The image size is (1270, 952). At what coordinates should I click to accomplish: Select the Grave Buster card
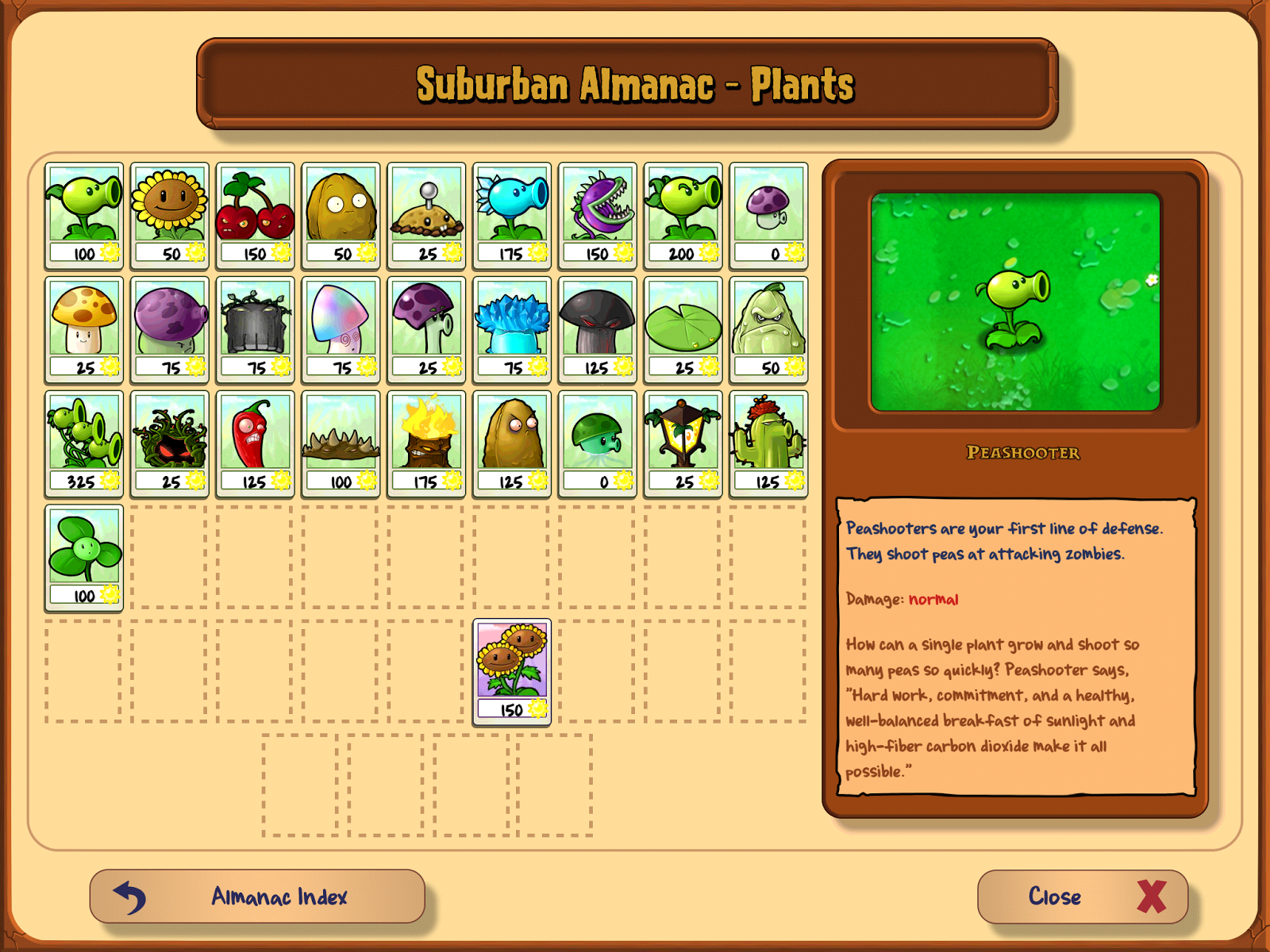click(x=255, y=328)
